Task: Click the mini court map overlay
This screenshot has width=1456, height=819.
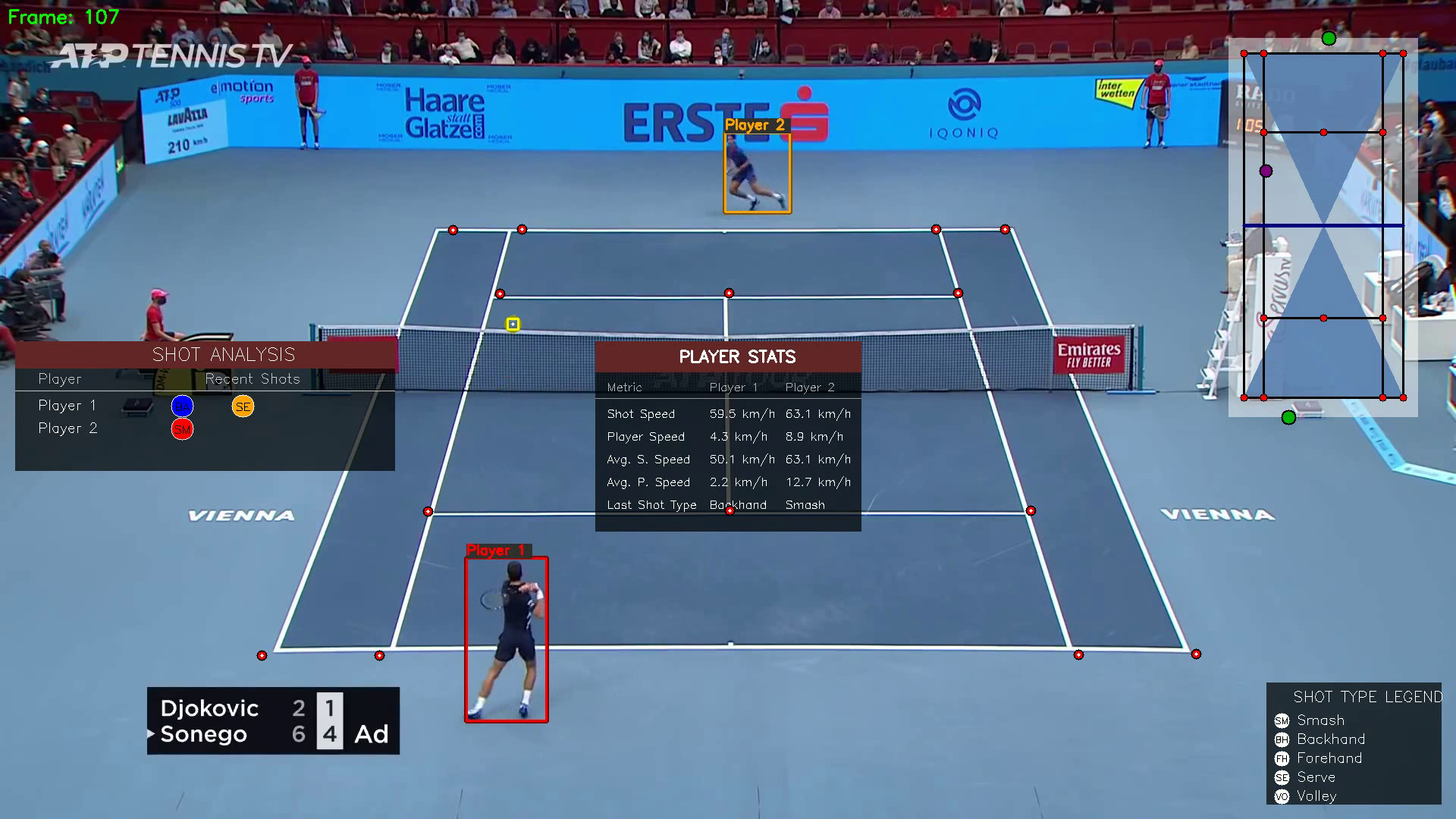Action: [x=1323, y=227]
